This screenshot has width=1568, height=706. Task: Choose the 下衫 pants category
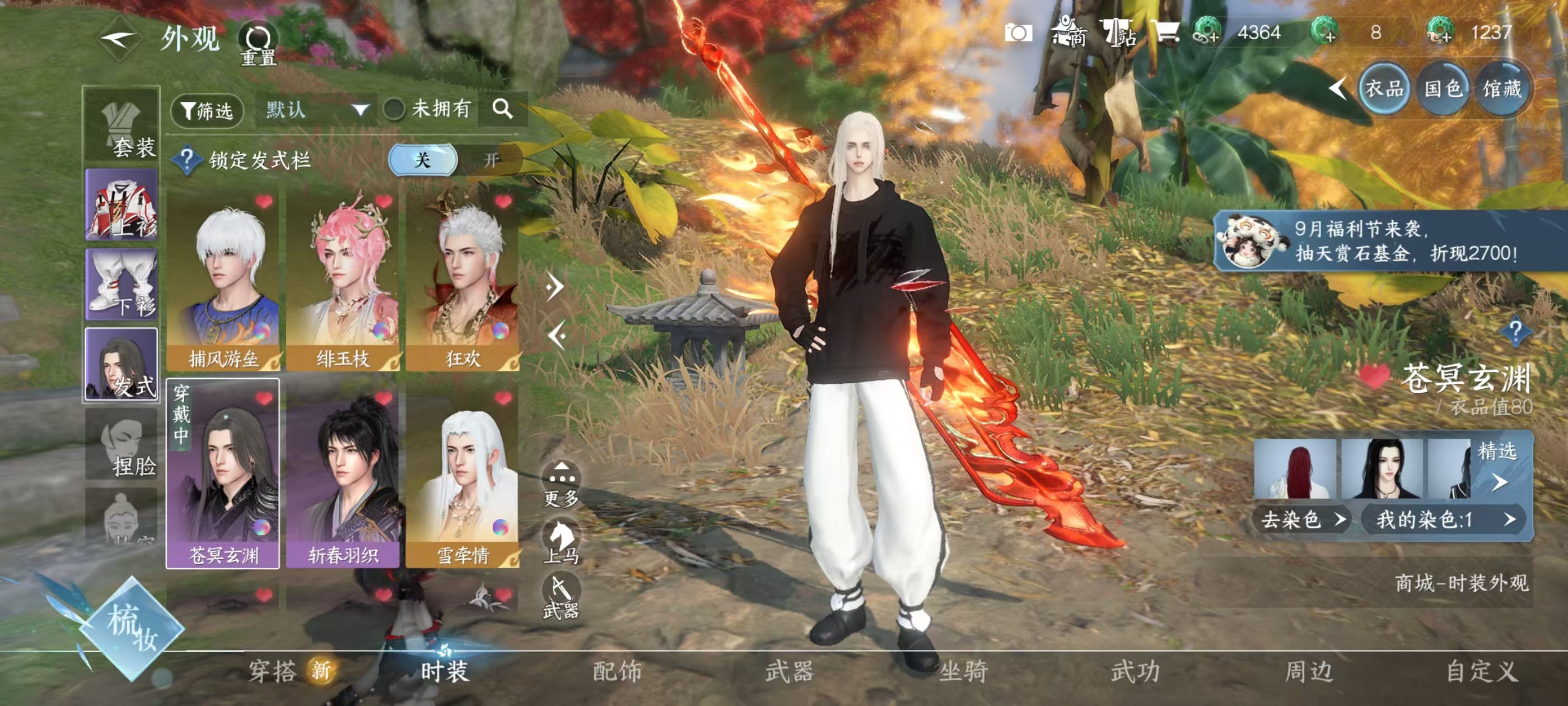coord(122,284)
